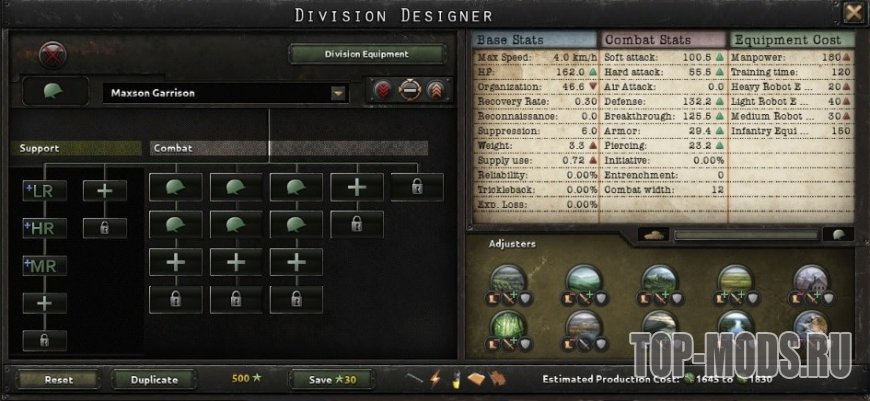
Task: Click the red downward chevron priority button
Action: (383, 92)
